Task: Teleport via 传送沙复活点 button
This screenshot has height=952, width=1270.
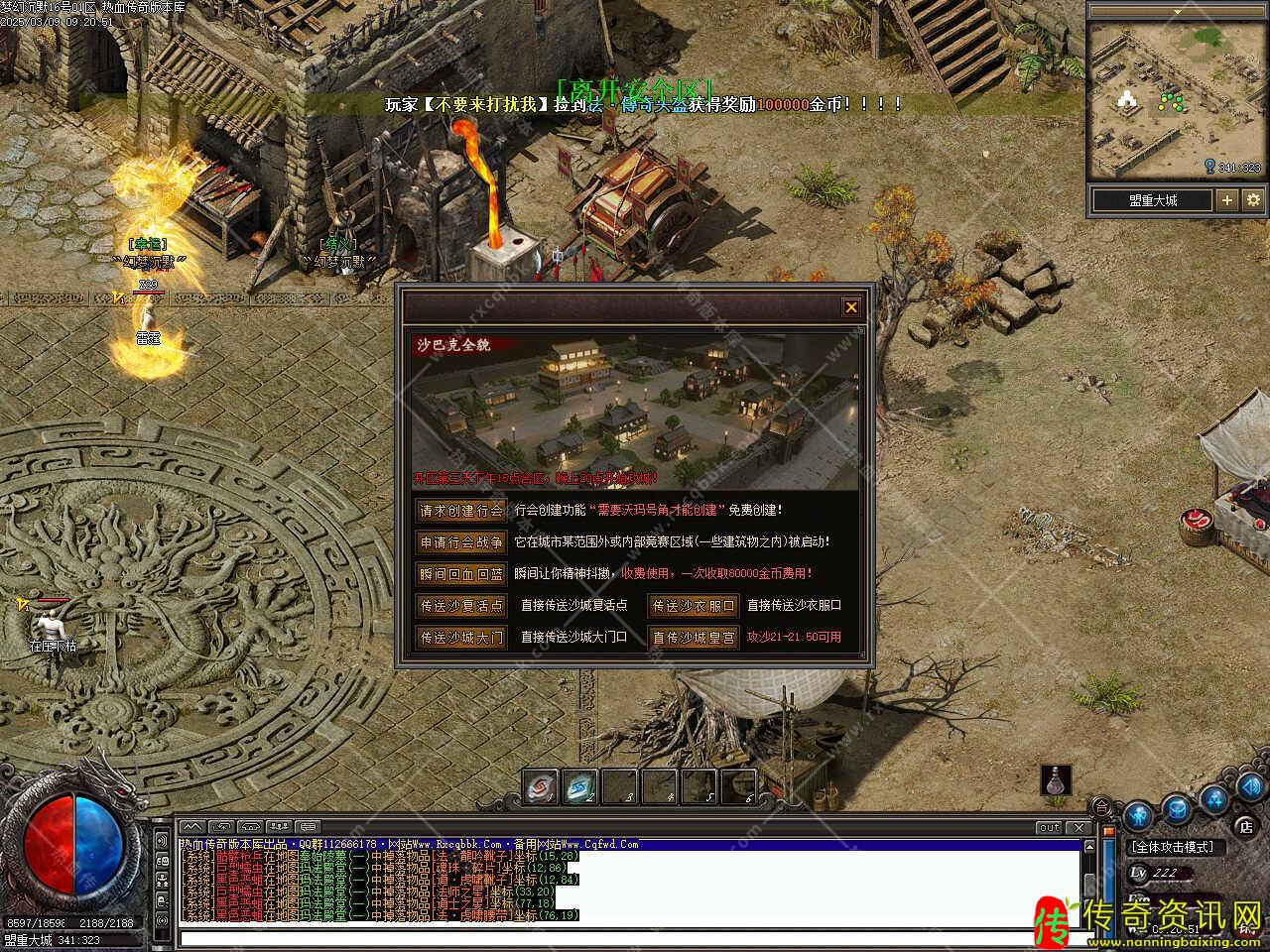Action: (x=460, y=606)
